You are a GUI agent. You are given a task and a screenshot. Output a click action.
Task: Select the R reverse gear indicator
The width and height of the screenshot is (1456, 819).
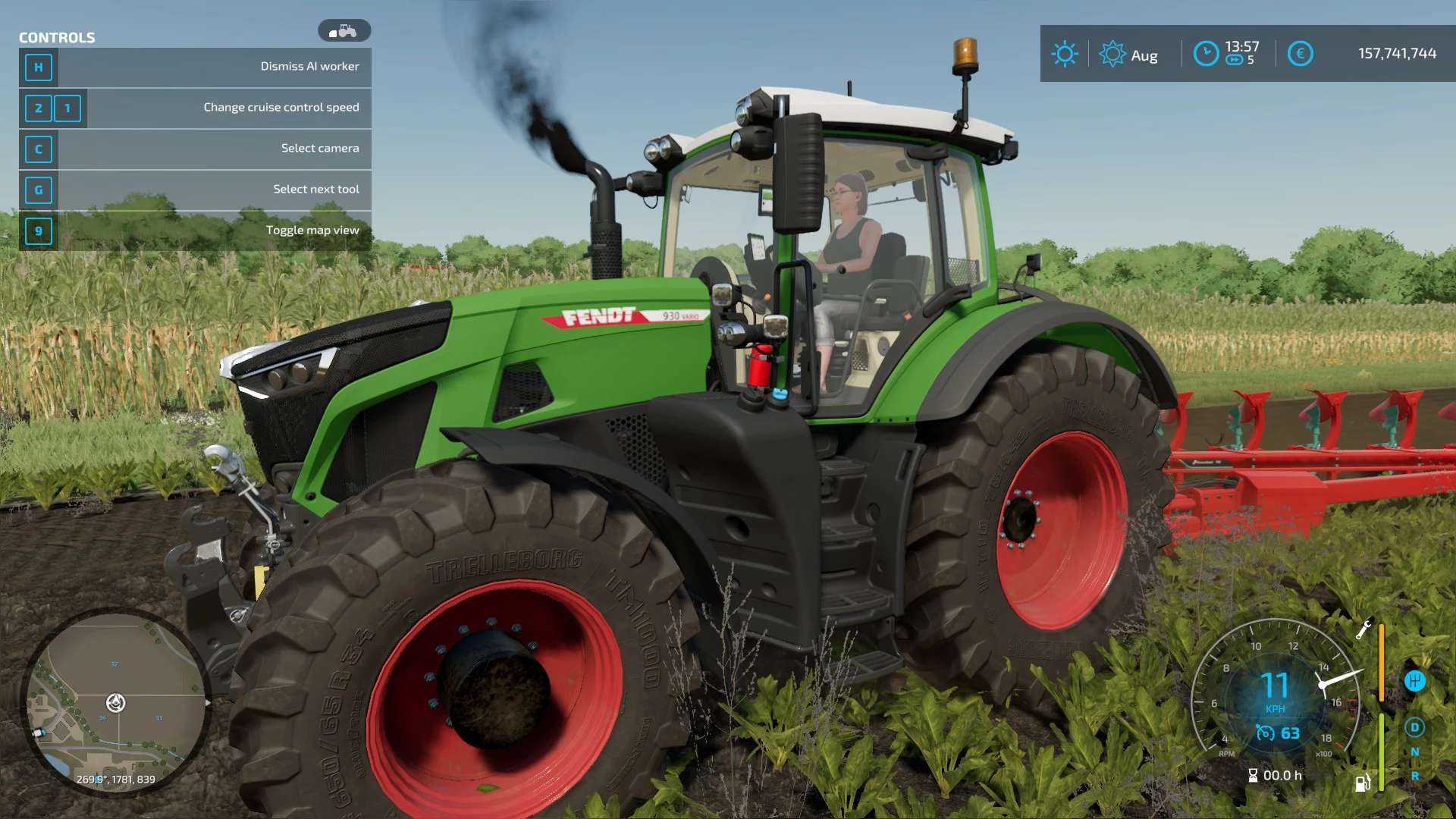(x=1414, y=777)
